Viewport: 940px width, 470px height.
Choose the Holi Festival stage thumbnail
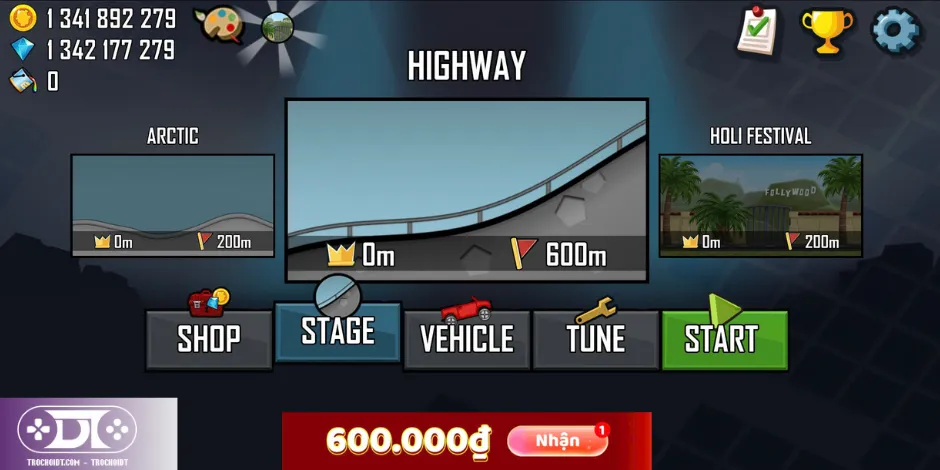(x=760, y=205)
